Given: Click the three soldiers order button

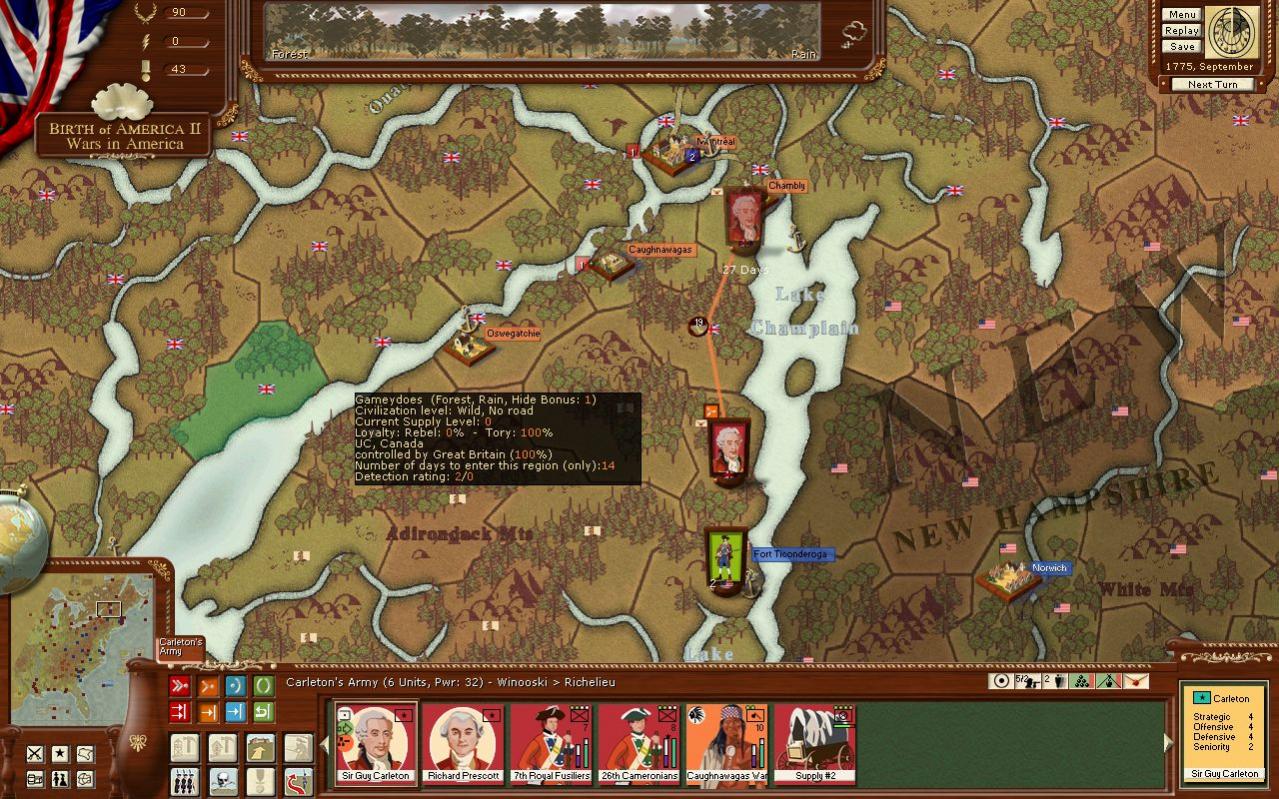Looking at the screenshot, I should [x=185, y=781].
